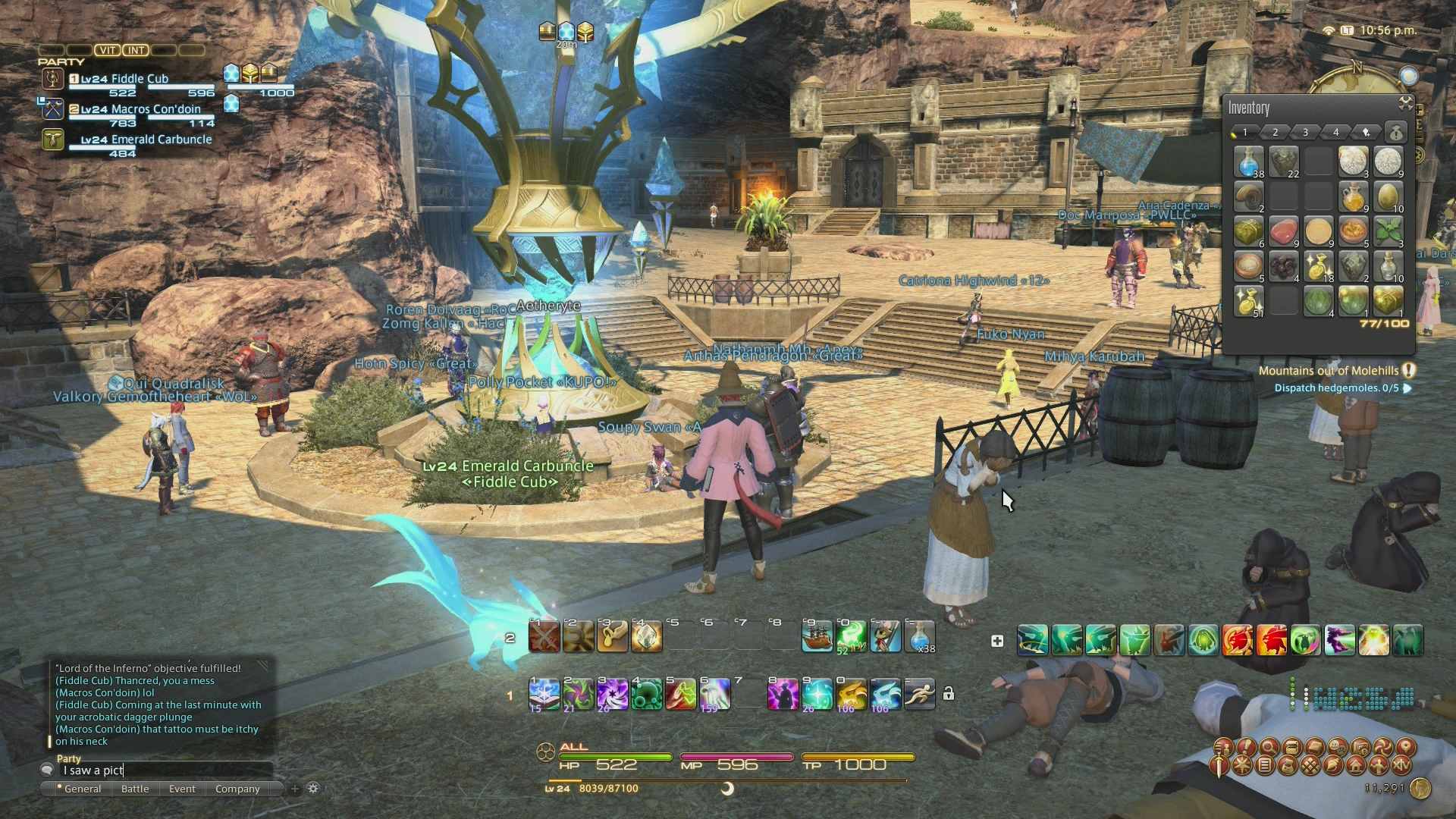The image size is (1456, 819).
Task: Toggle the hotbar lock padlock
Action: tap(948, 694)
